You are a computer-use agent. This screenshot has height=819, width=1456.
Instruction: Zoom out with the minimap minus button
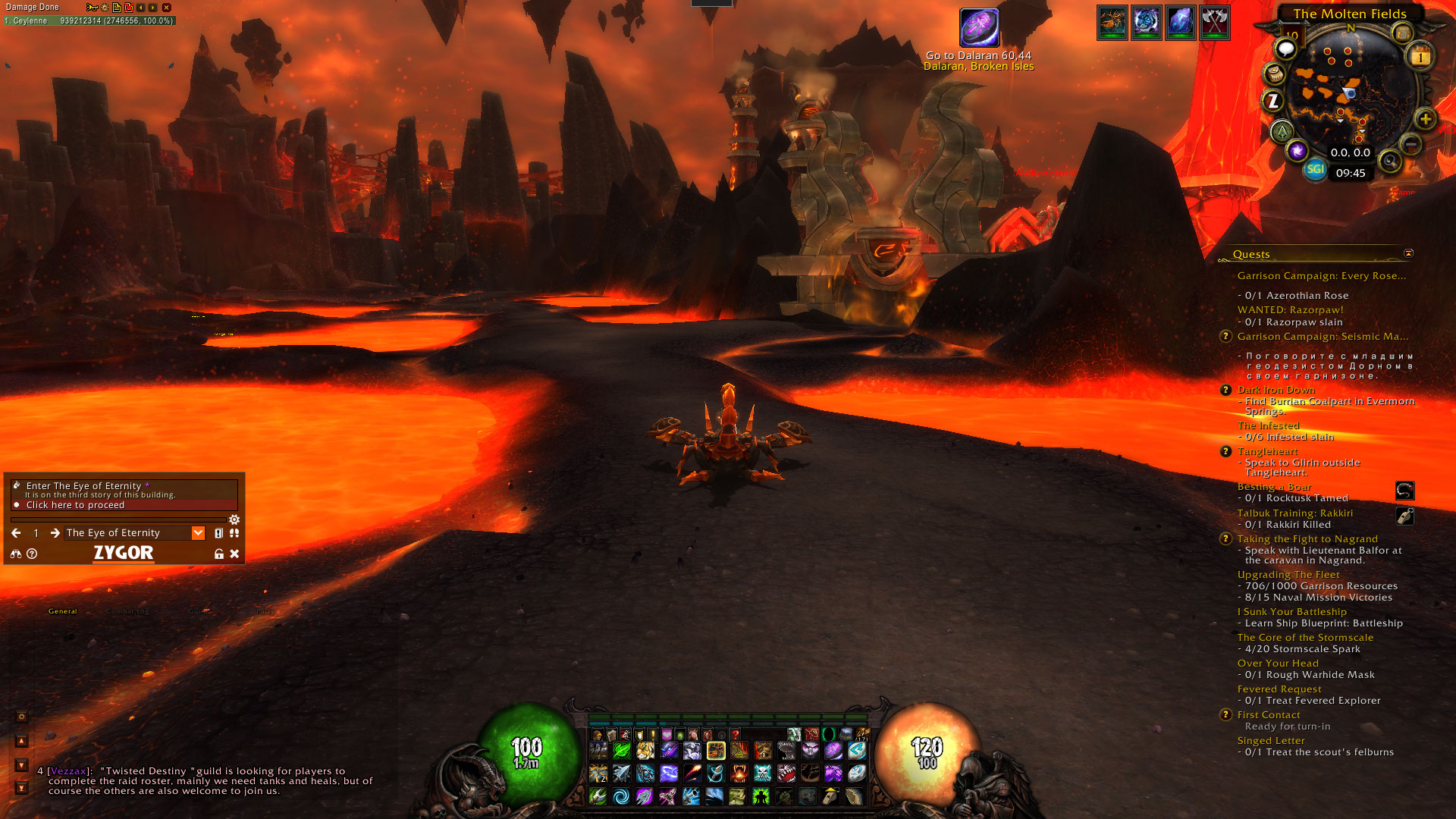pyautogui.click(x=1410, y=144)
